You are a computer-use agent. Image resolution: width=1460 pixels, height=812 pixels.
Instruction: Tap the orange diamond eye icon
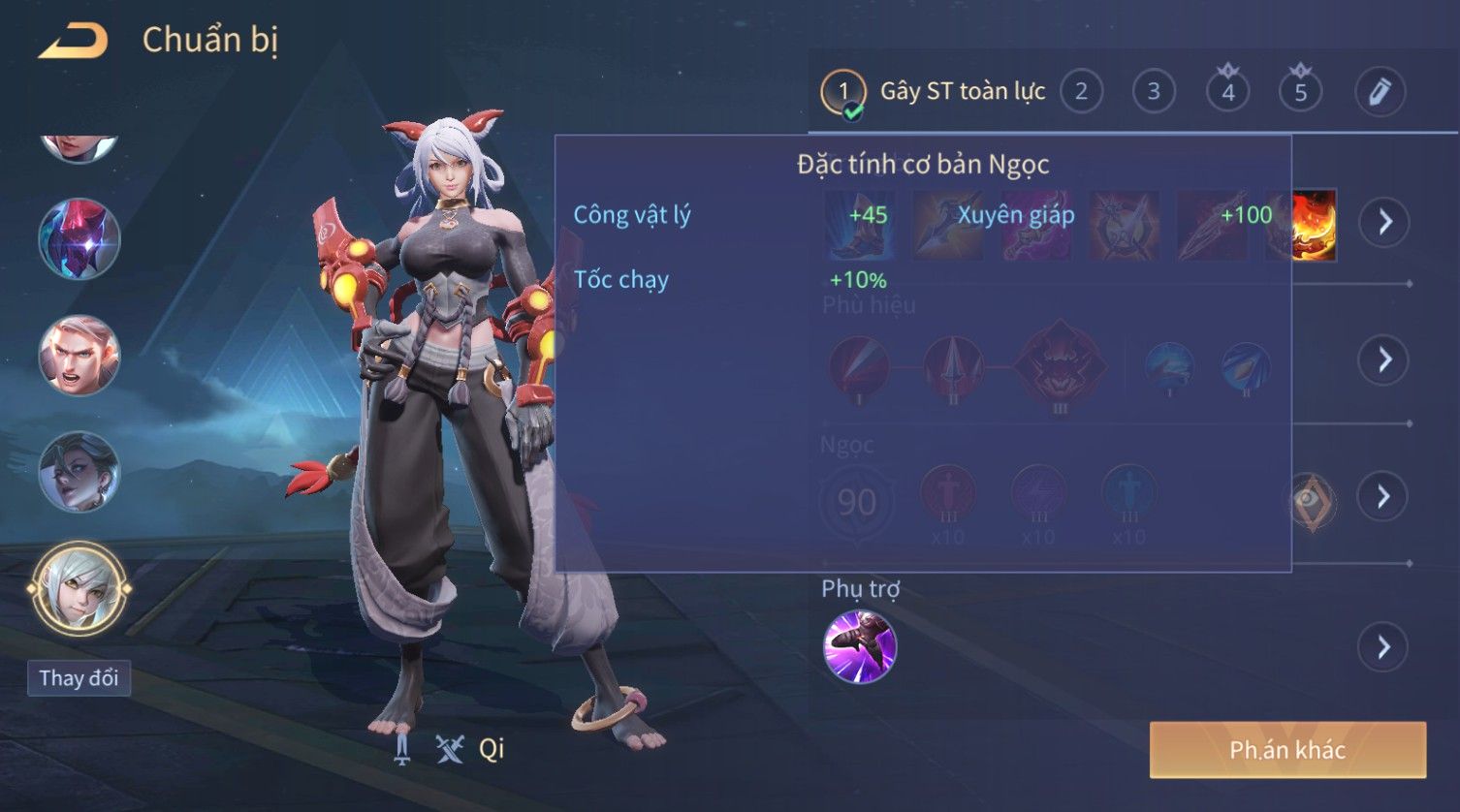1312,501
